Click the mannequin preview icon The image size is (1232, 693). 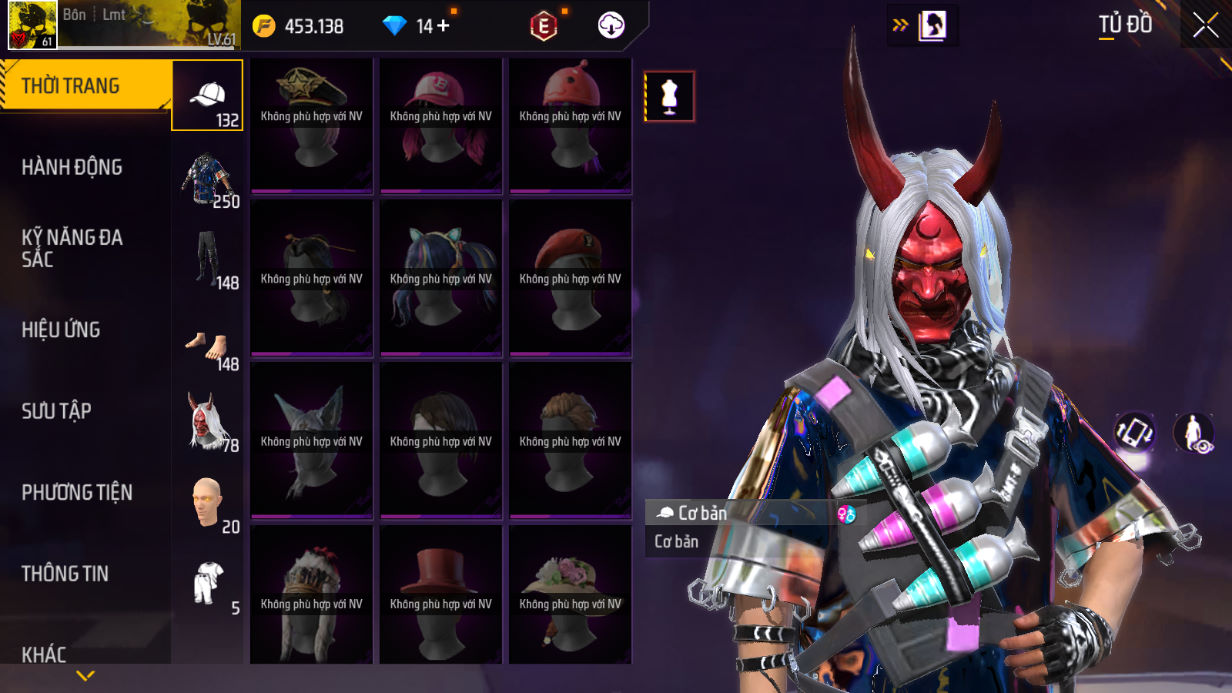pos(669,97)
